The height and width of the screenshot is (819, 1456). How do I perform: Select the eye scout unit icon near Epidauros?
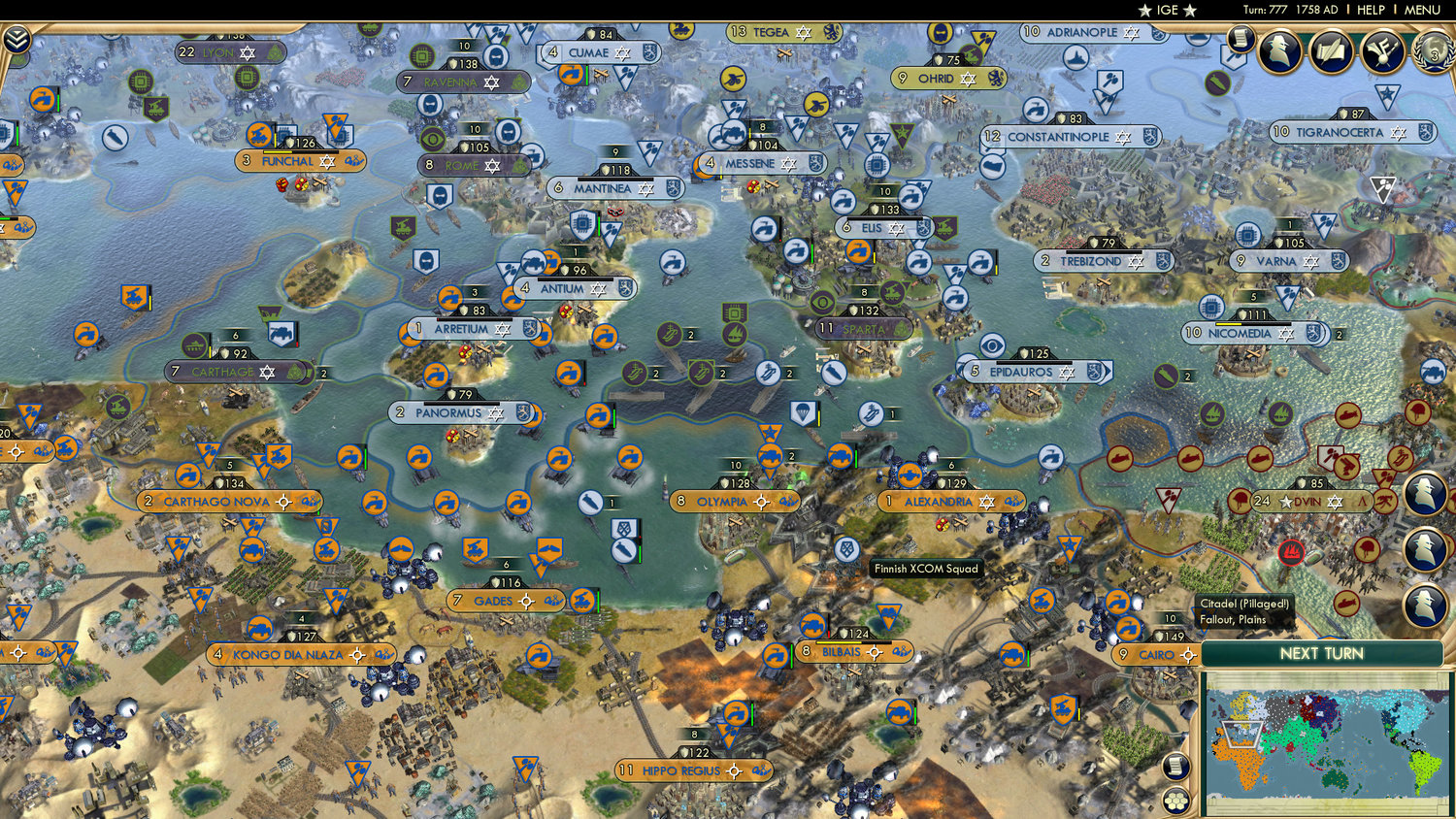click(992, 344)
